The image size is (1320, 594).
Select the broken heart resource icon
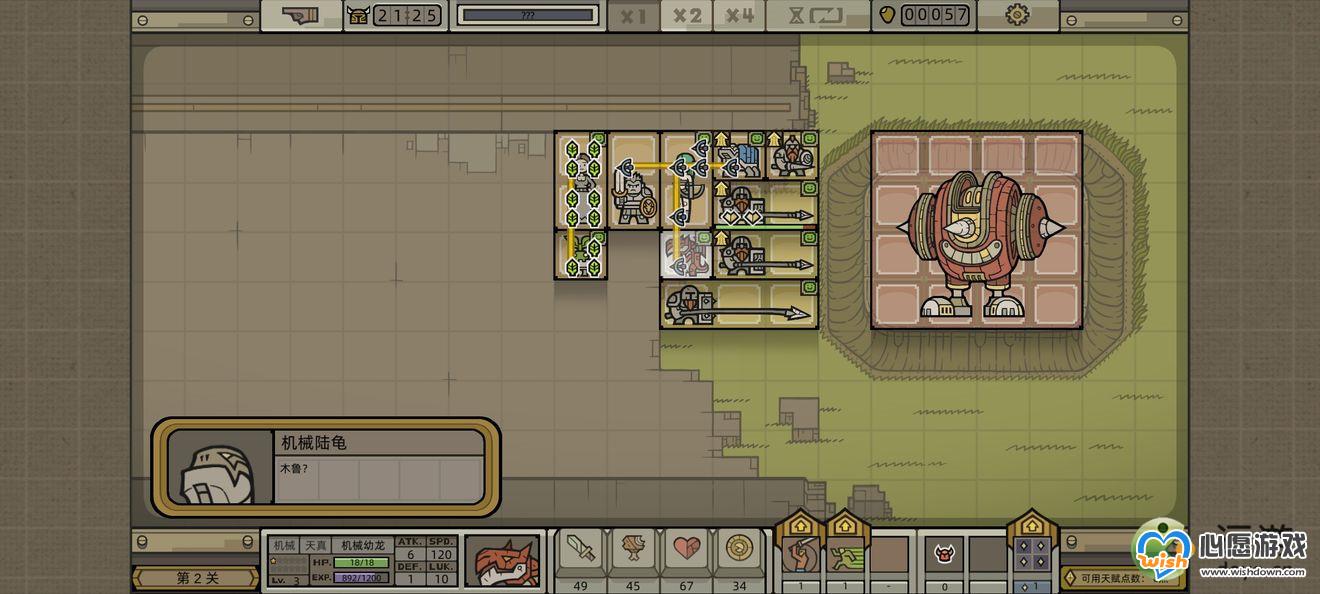pos(686,550)
